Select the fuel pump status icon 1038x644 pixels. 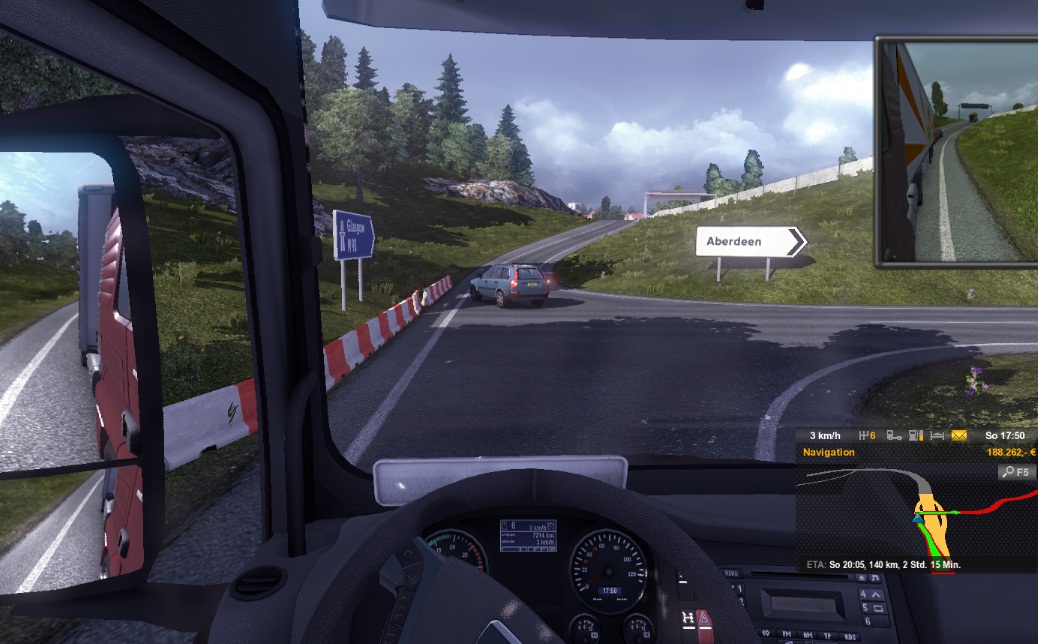(916, 436)
